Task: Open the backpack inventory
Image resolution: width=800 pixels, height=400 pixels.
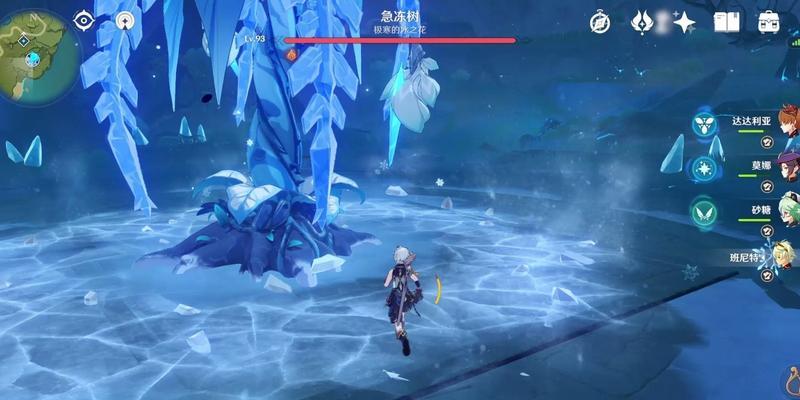Action: pos(768,22)
